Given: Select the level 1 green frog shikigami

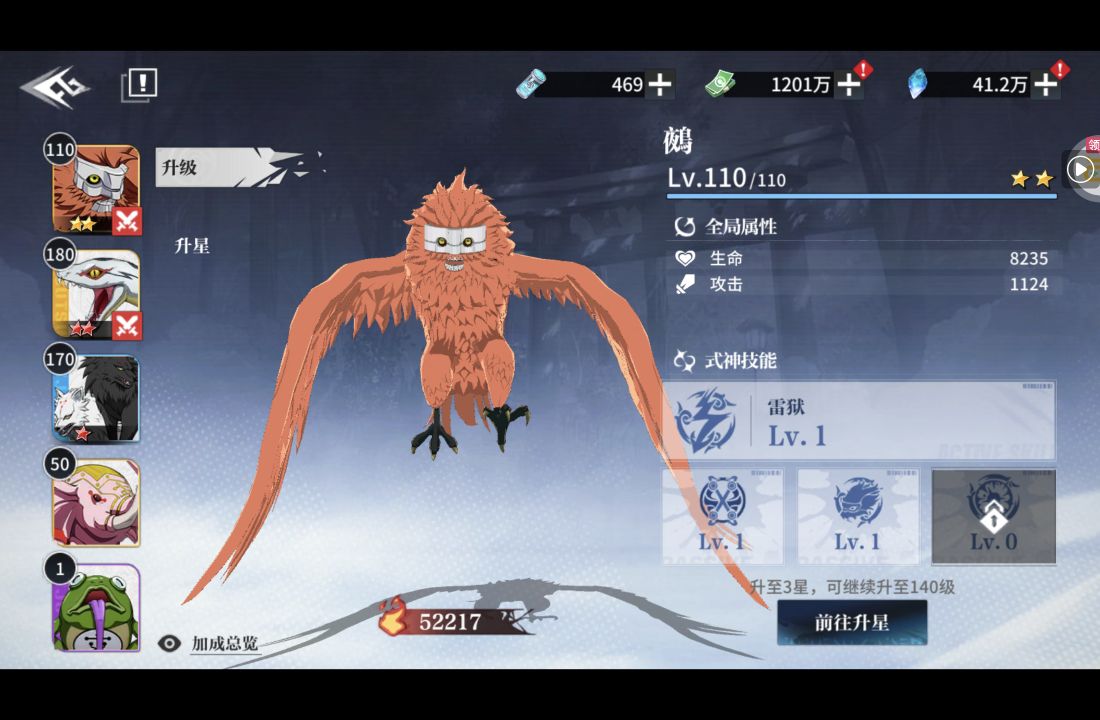Looking at the screenshot, I should (96, 607).
